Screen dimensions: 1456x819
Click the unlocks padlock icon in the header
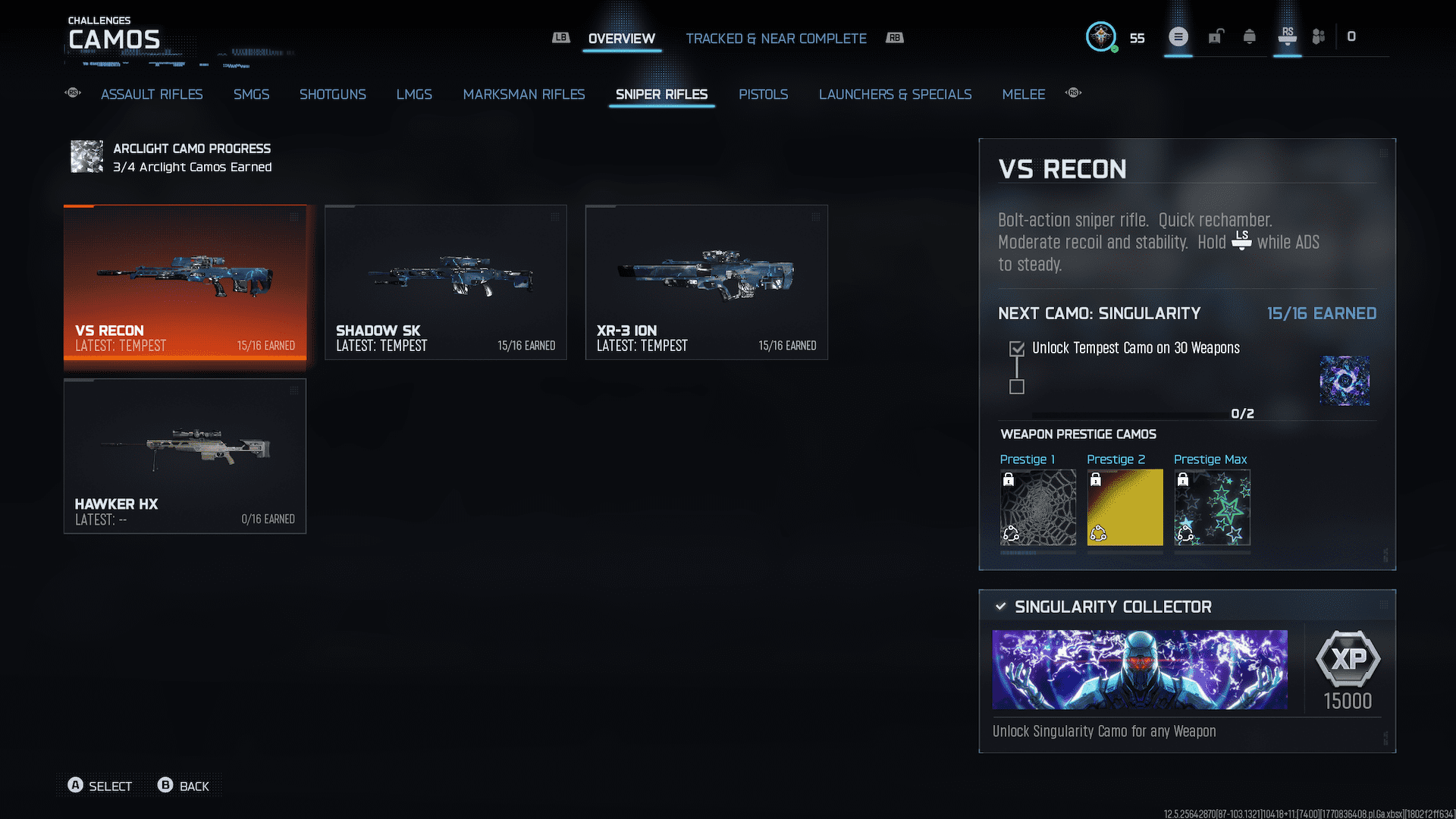tap(1216, 36)
